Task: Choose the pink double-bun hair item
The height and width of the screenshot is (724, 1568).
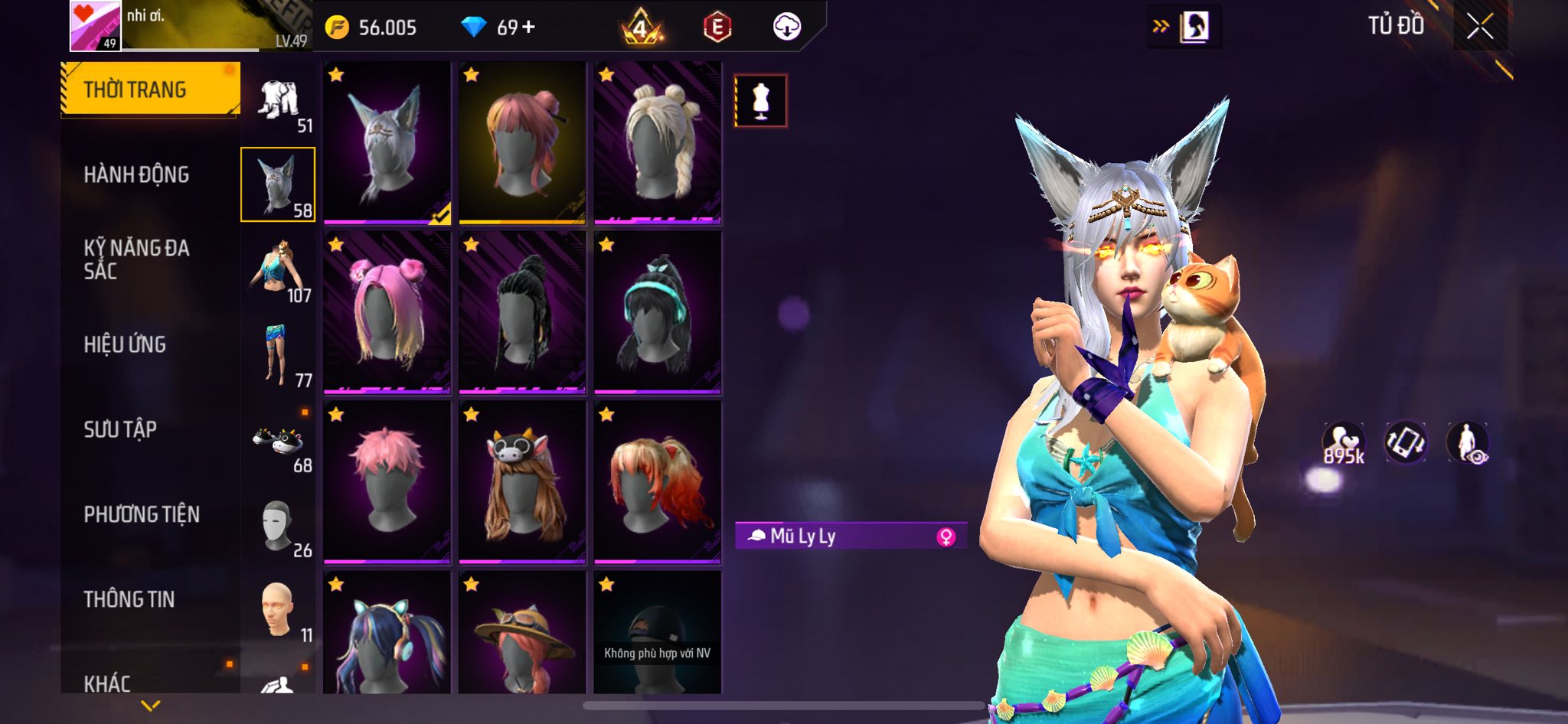Action: pos(387,312)
